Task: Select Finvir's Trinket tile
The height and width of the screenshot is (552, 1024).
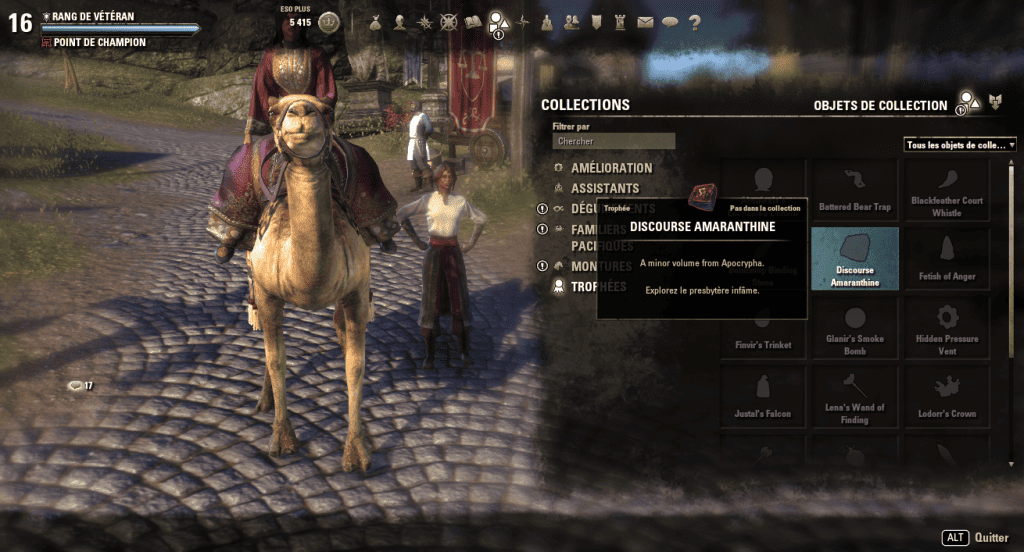Action: pos(762,328)
